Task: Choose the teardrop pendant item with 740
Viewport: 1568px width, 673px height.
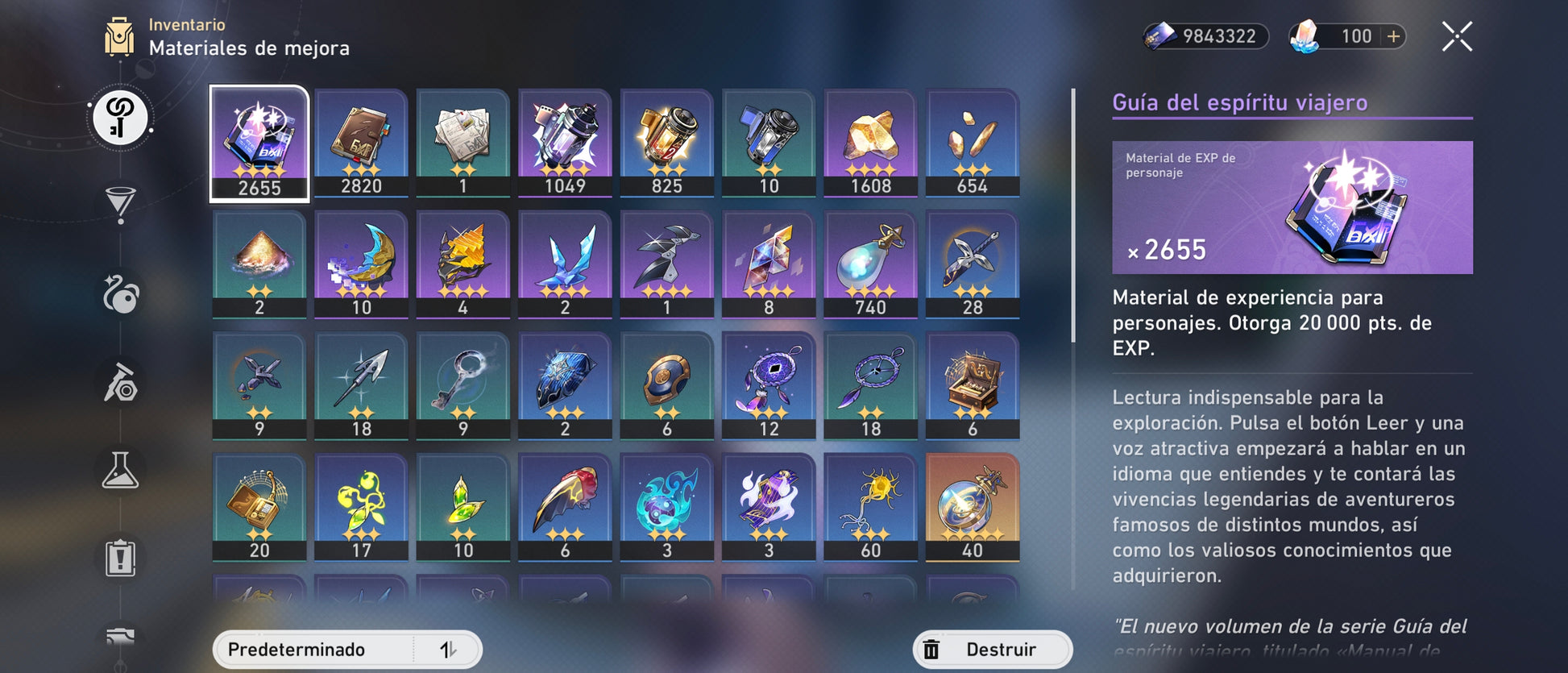Action: pyautogui.click(x=870, y=264)
